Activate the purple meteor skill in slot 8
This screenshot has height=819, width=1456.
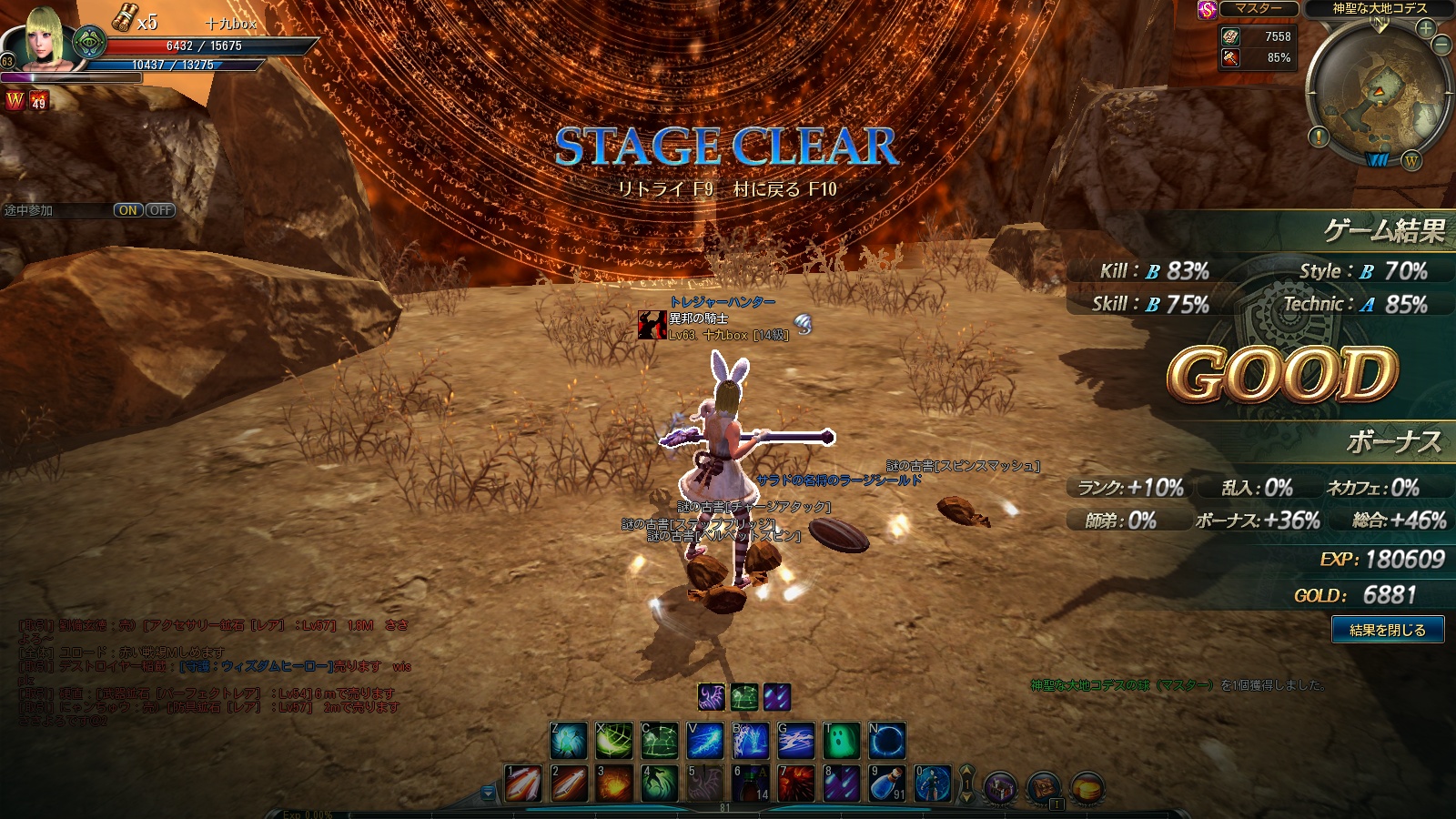[x=842, y=784]
